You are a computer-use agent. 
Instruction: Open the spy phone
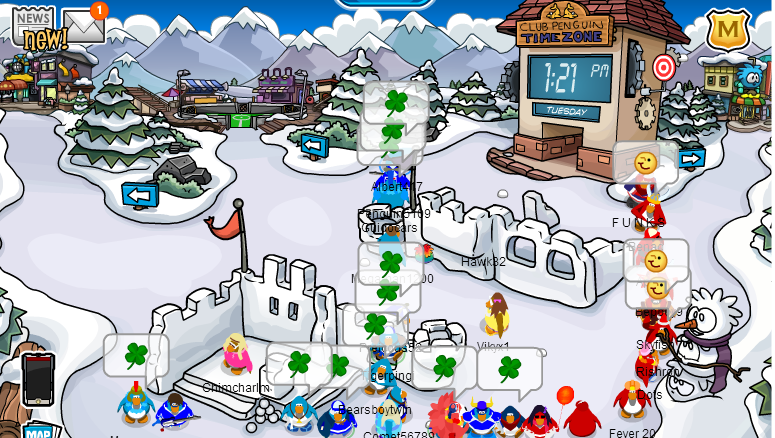(38, 378)
